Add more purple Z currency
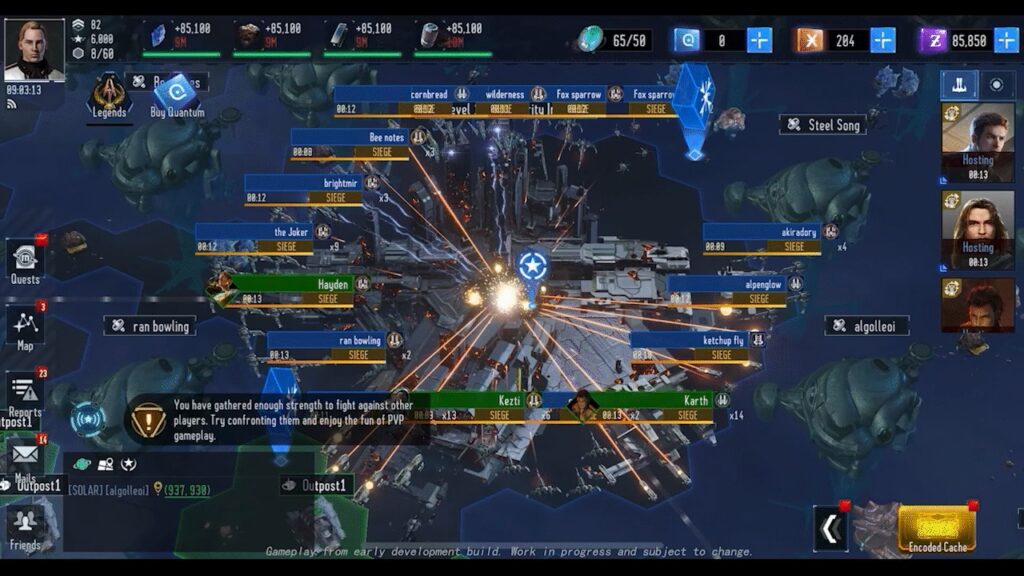The width and height of the screenshot is (1024, 576). click(x=1005, y=40)
